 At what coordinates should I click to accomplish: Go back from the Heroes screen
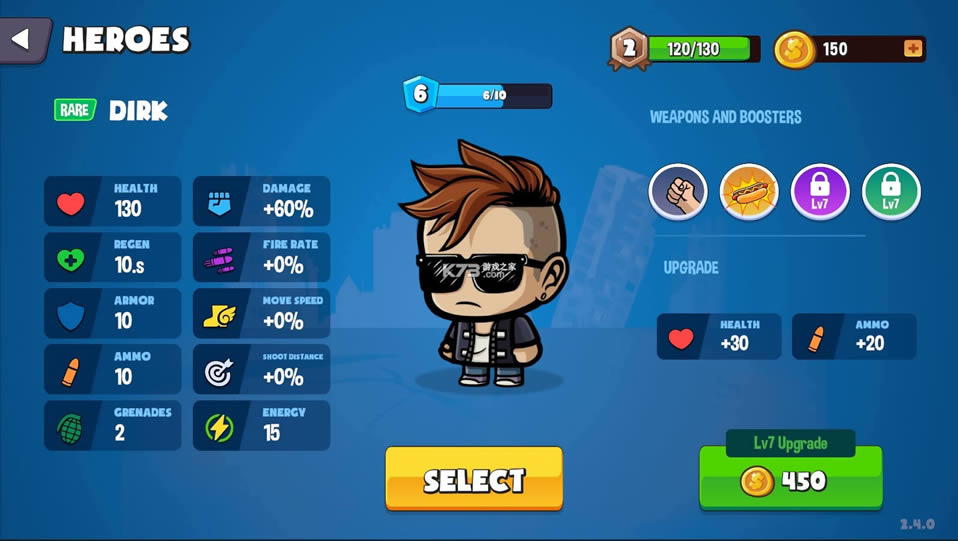(22, 41)
